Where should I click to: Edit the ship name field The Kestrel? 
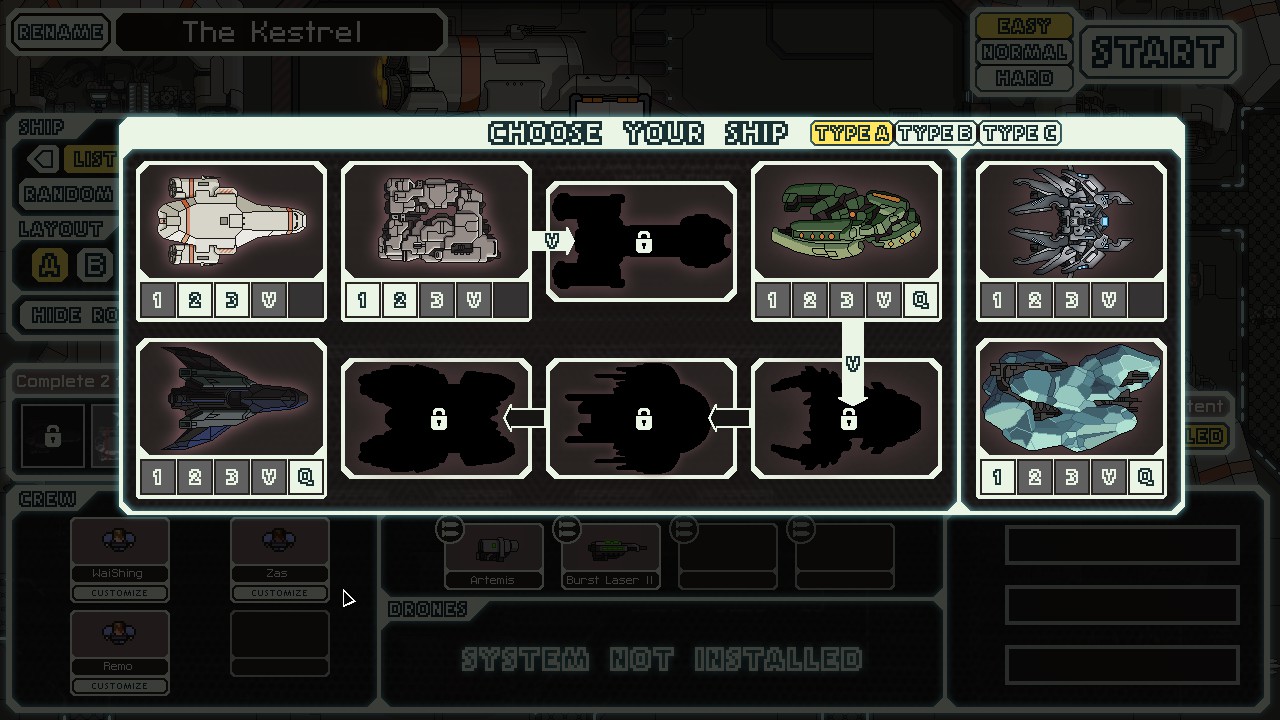[279, 32]
